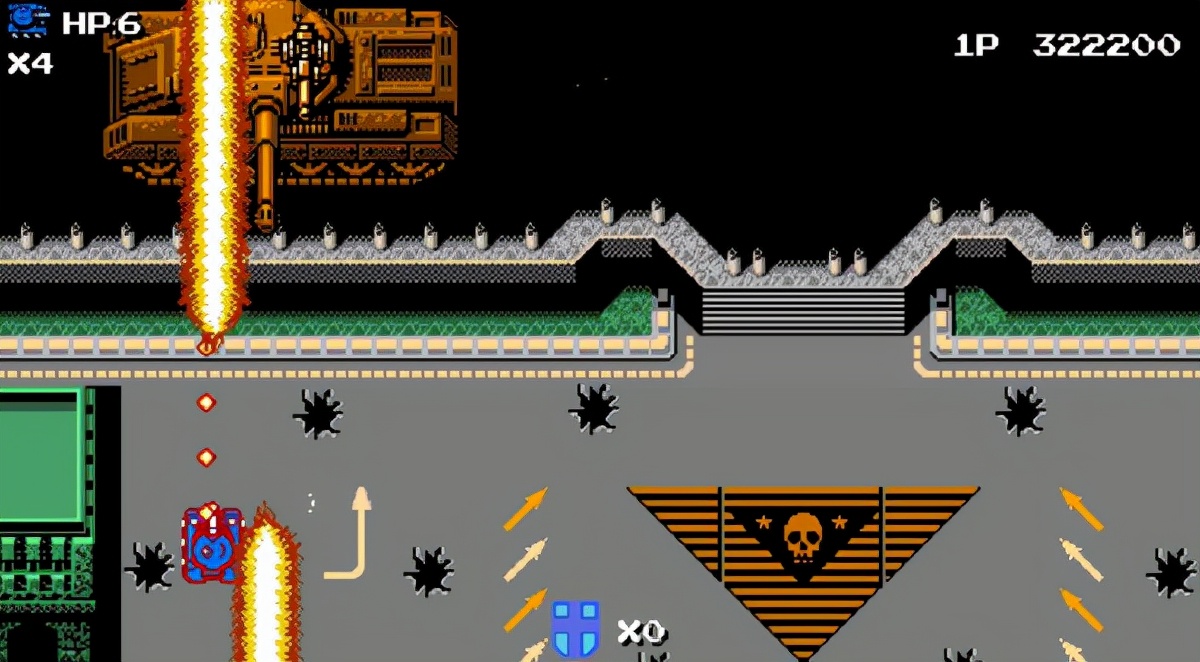Select the blue tank lives icon
Viewport: 1200px width, 662px height.
coord(28,20)
